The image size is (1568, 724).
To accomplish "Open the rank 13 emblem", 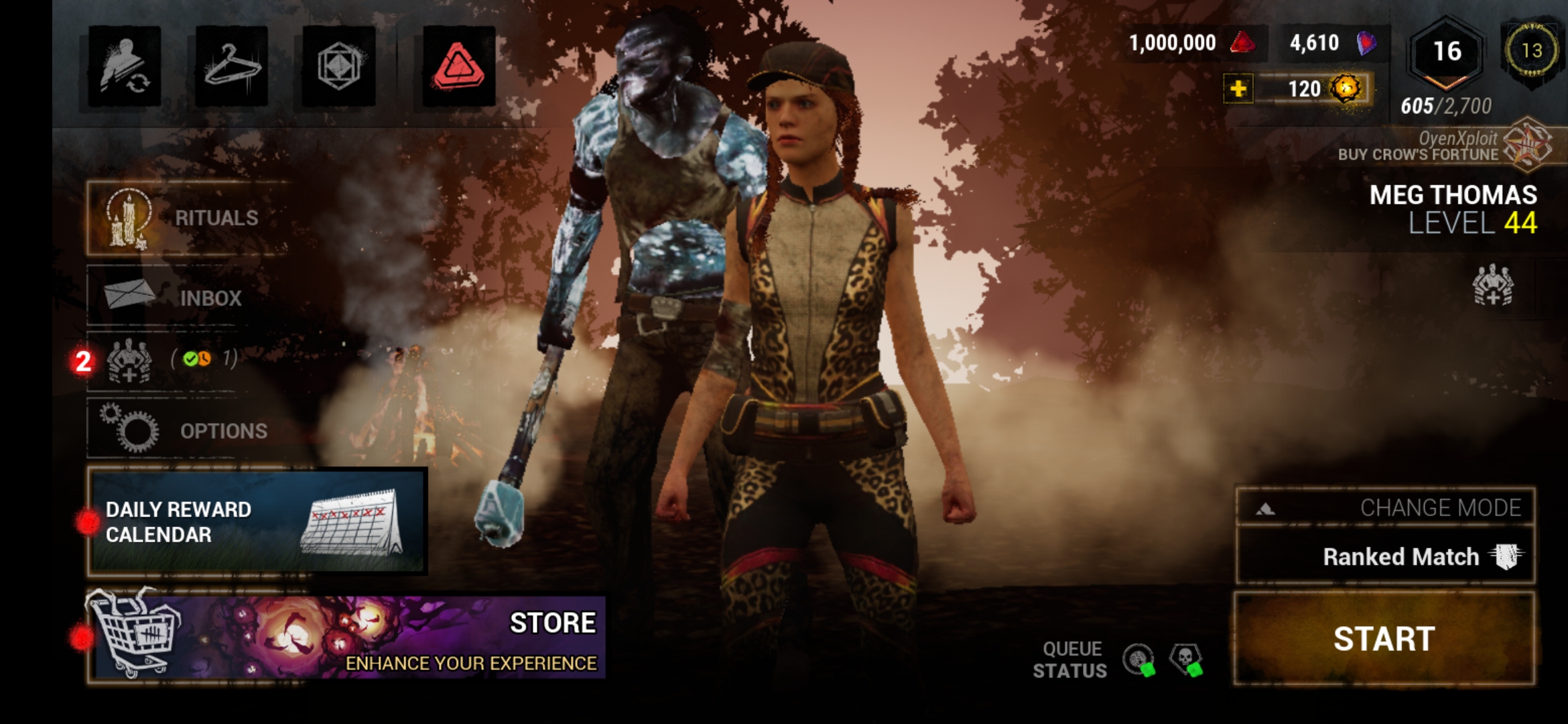I will [x=1532, y=51].
